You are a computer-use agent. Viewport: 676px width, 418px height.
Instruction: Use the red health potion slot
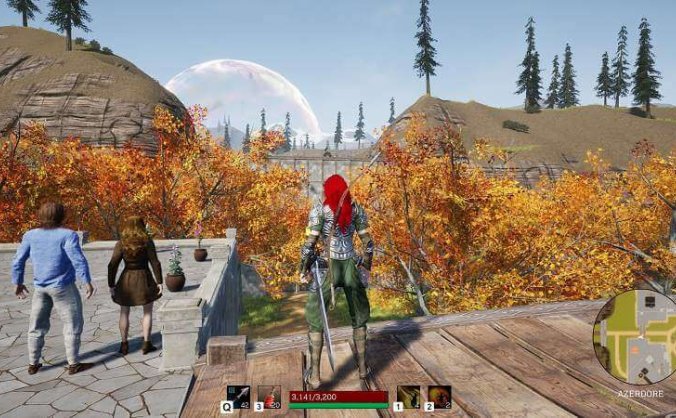(x=269, y=397)
